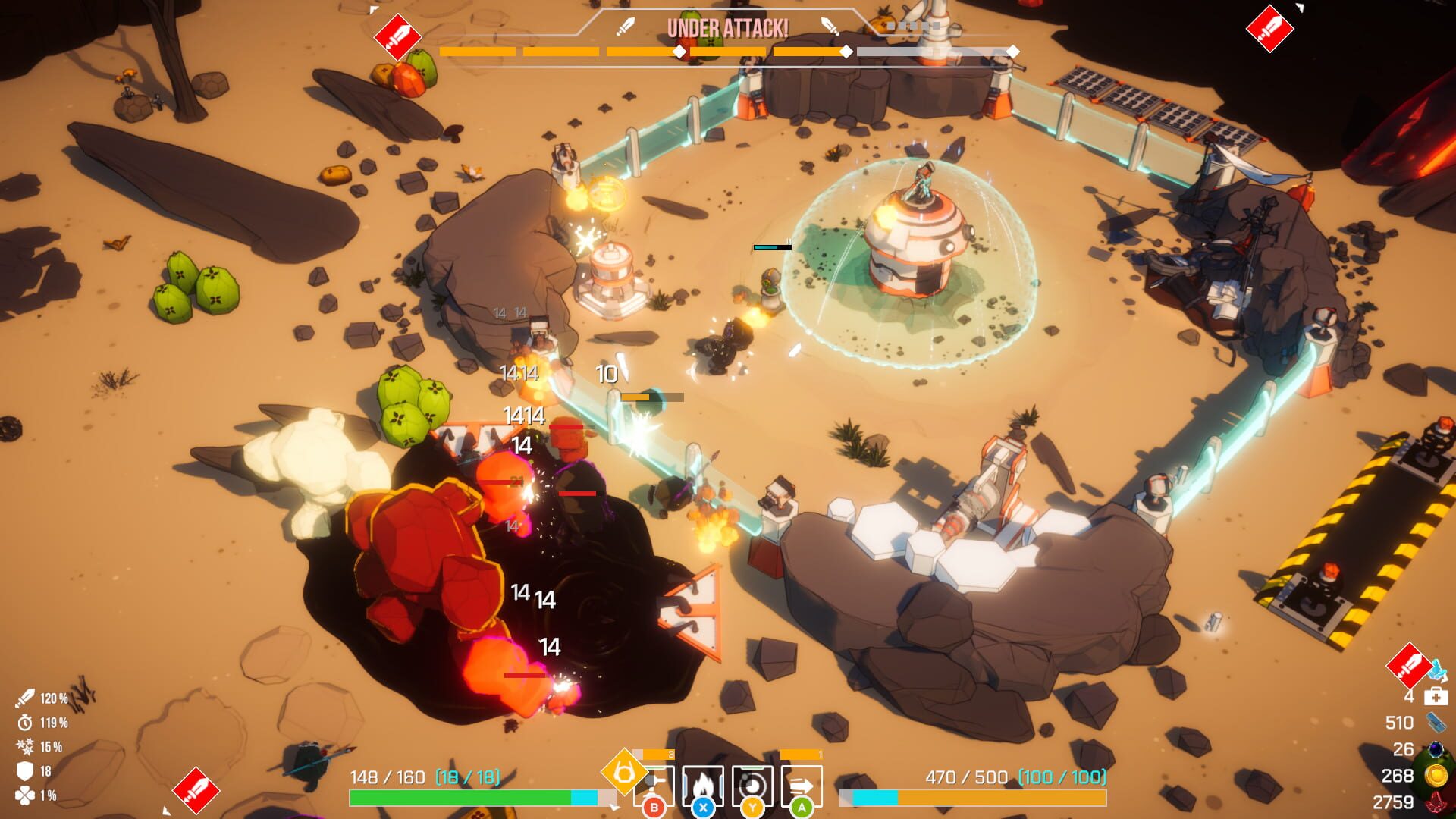Toggle the clover luck stat at 1%
1456x819 pixels.
24,795
